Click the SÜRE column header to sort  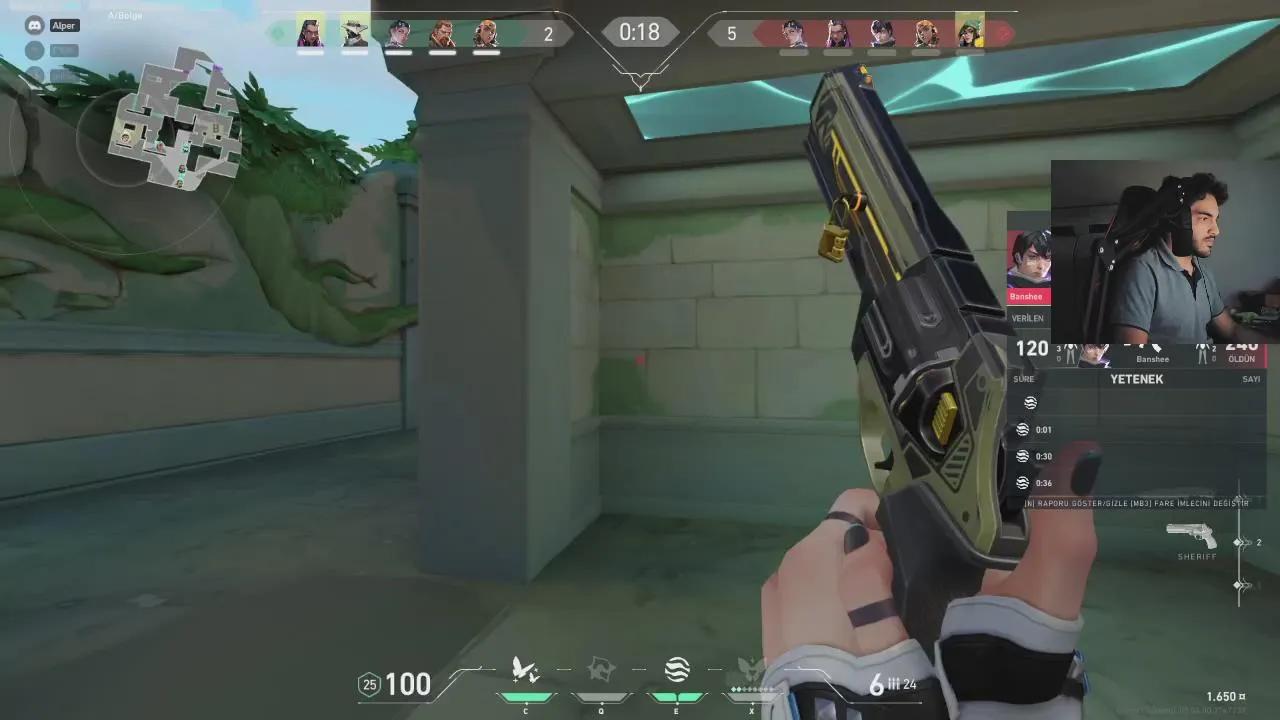(1023, 378)
